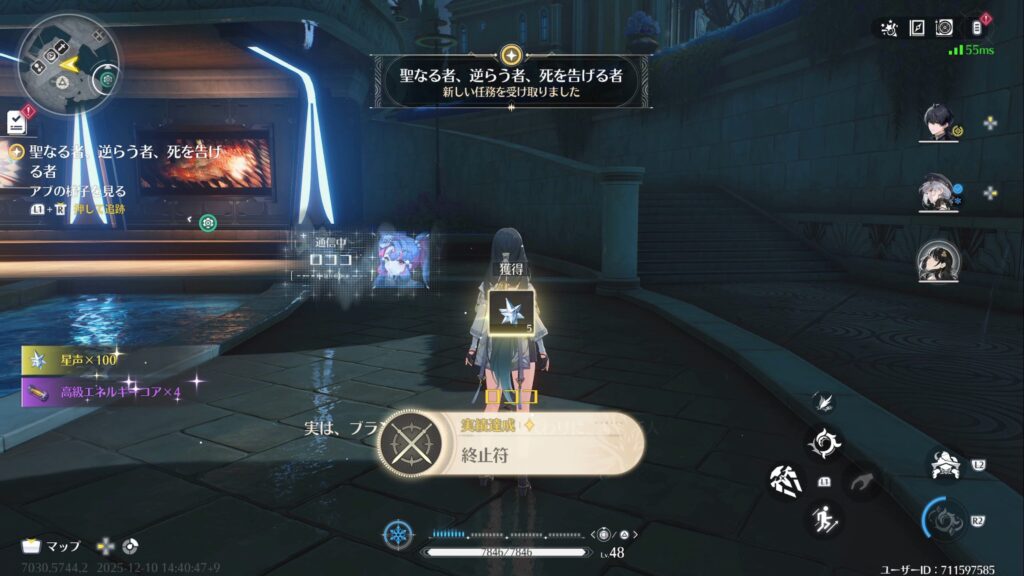Activate the swirl resonance skill icon
Image resolution: width=1024 pixels, height=576 pixels.
[x=824, y=443]
